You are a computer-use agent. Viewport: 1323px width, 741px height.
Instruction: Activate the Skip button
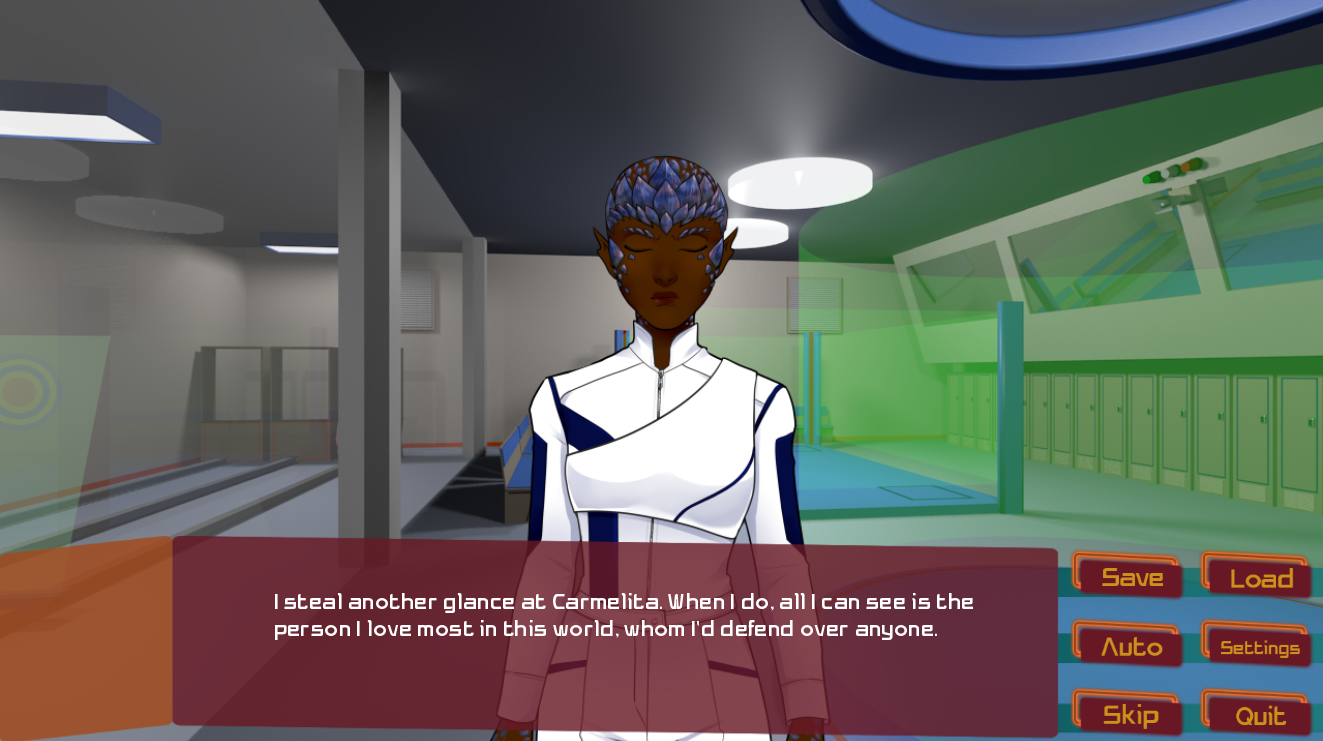point(1130,715)
